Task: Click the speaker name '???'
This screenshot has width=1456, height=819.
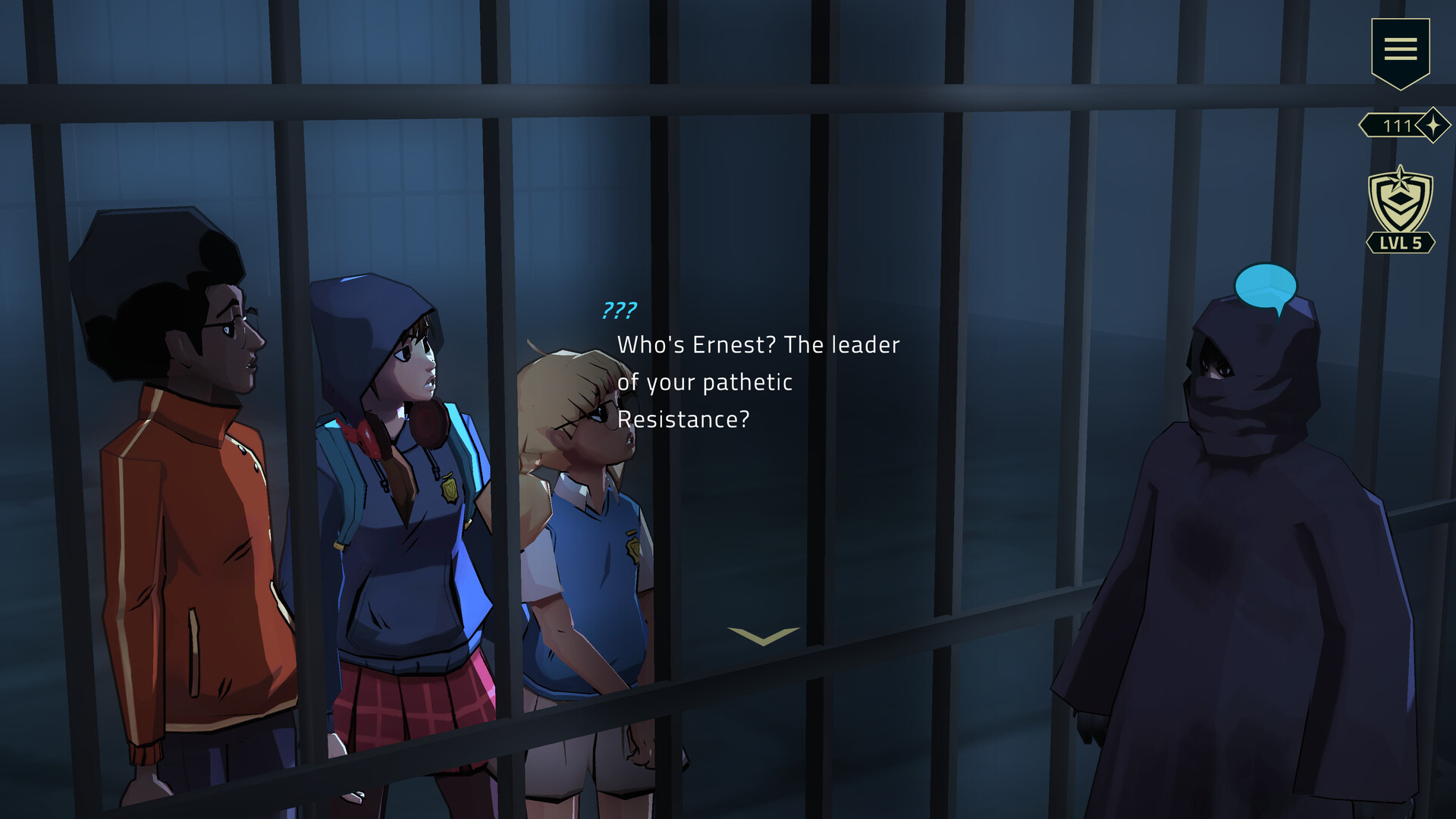Action: [x=618, y=309]
